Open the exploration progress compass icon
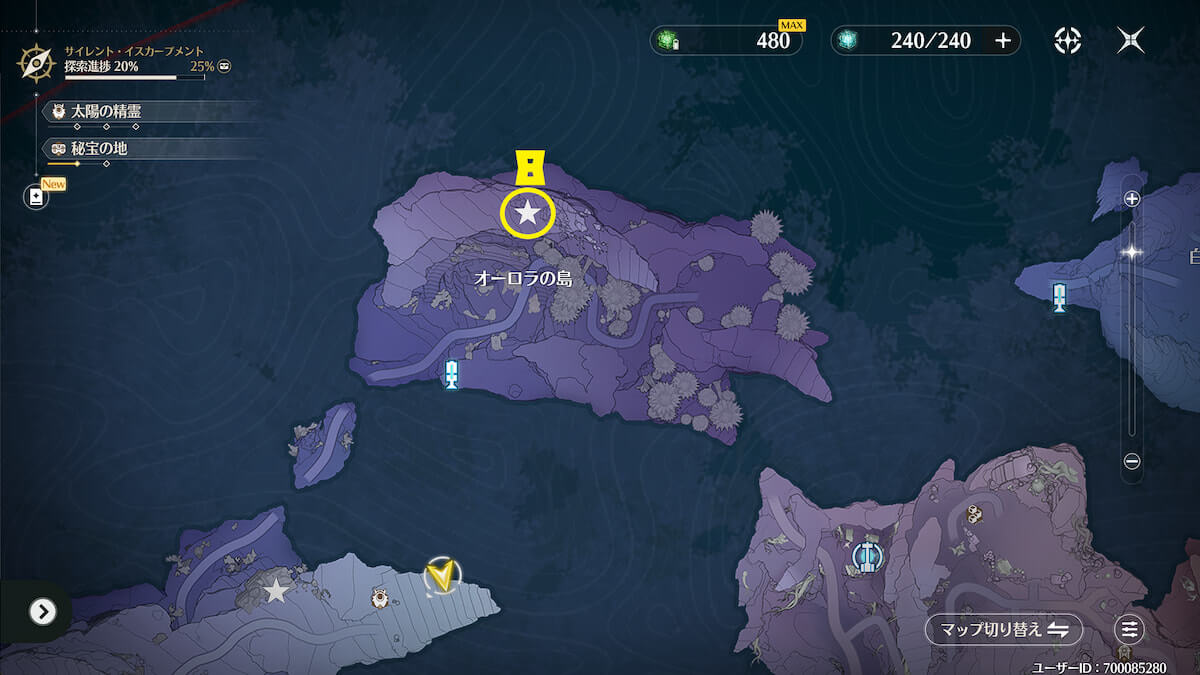 coord(37,63)
